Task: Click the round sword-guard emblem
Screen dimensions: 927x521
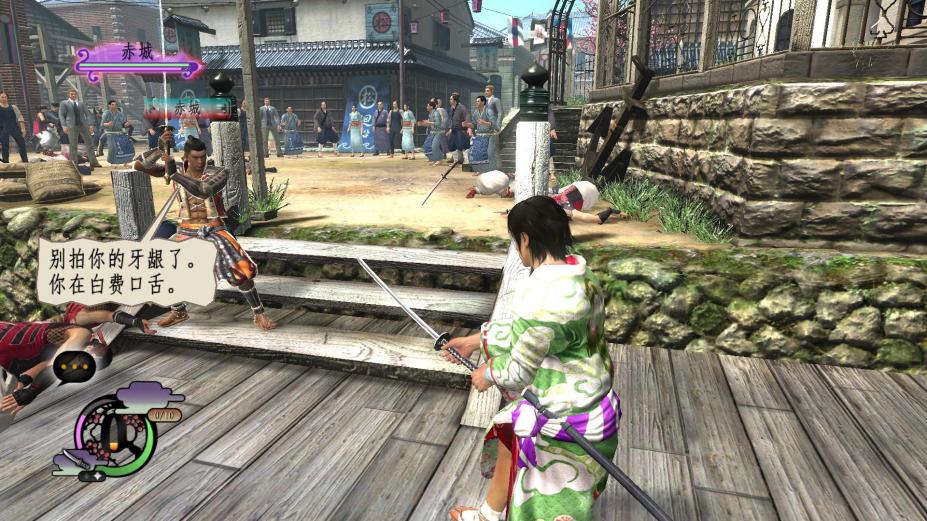Action: click(x=116, y=434)
